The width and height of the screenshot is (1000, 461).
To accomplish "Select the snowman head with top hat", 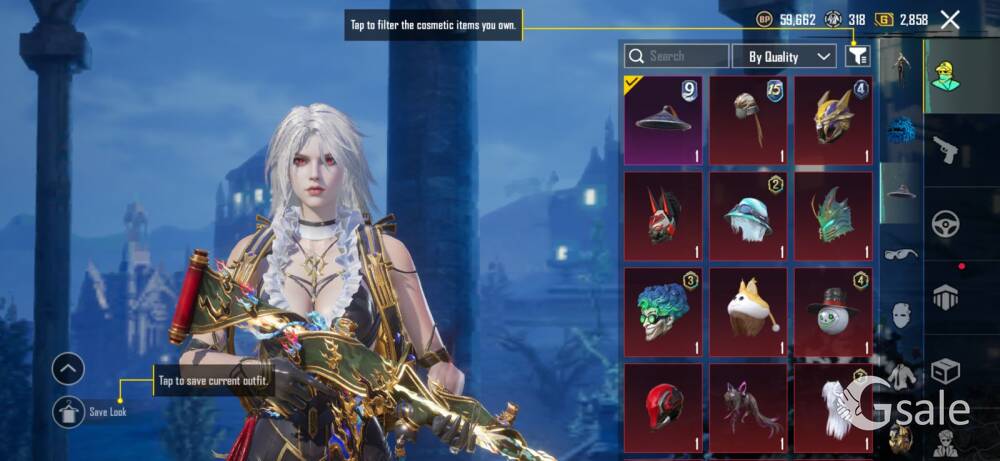I will click(833, 311).
